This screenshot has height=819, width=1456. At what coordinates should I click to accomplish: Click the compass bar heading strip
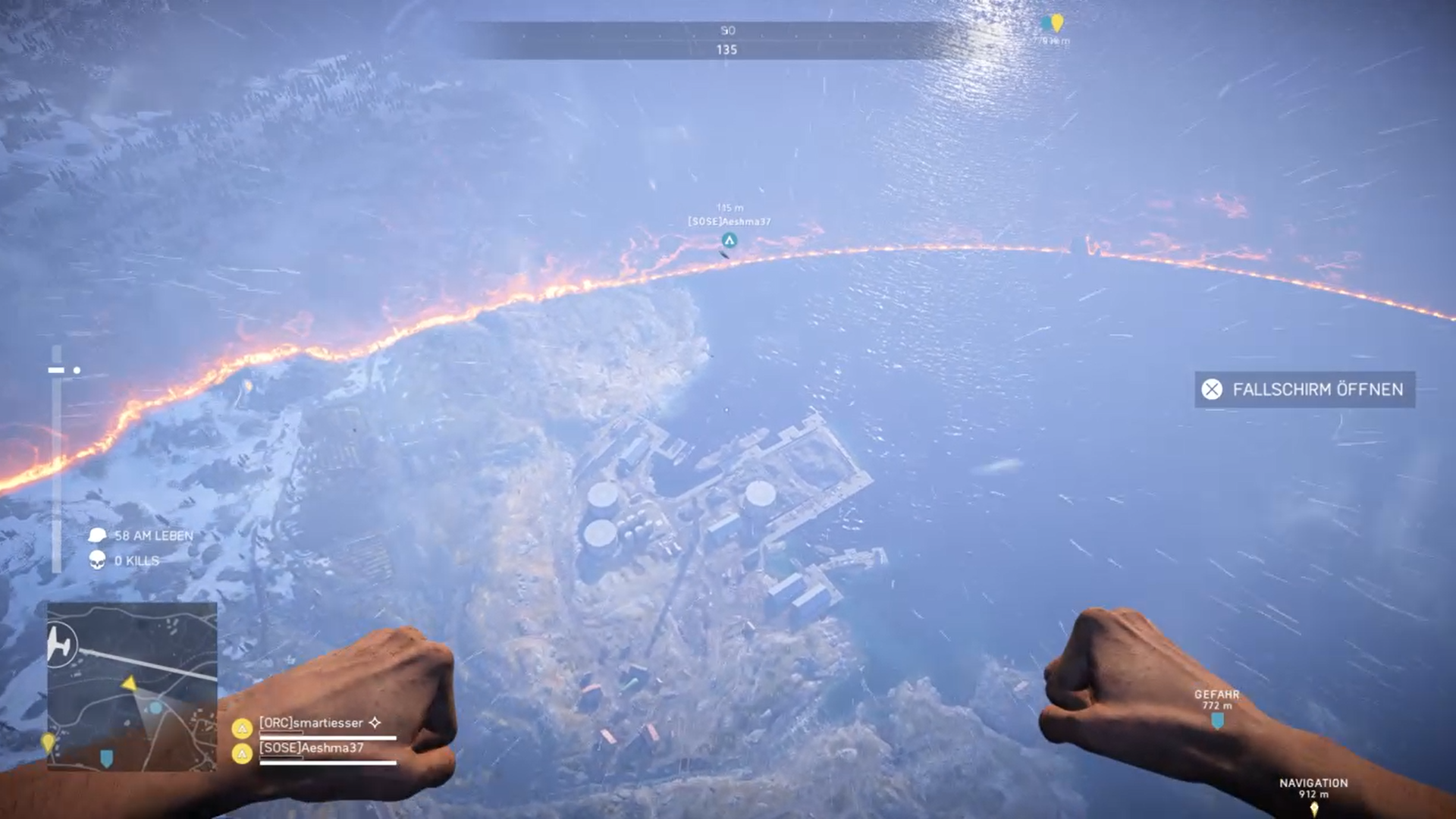click(726, 40)
